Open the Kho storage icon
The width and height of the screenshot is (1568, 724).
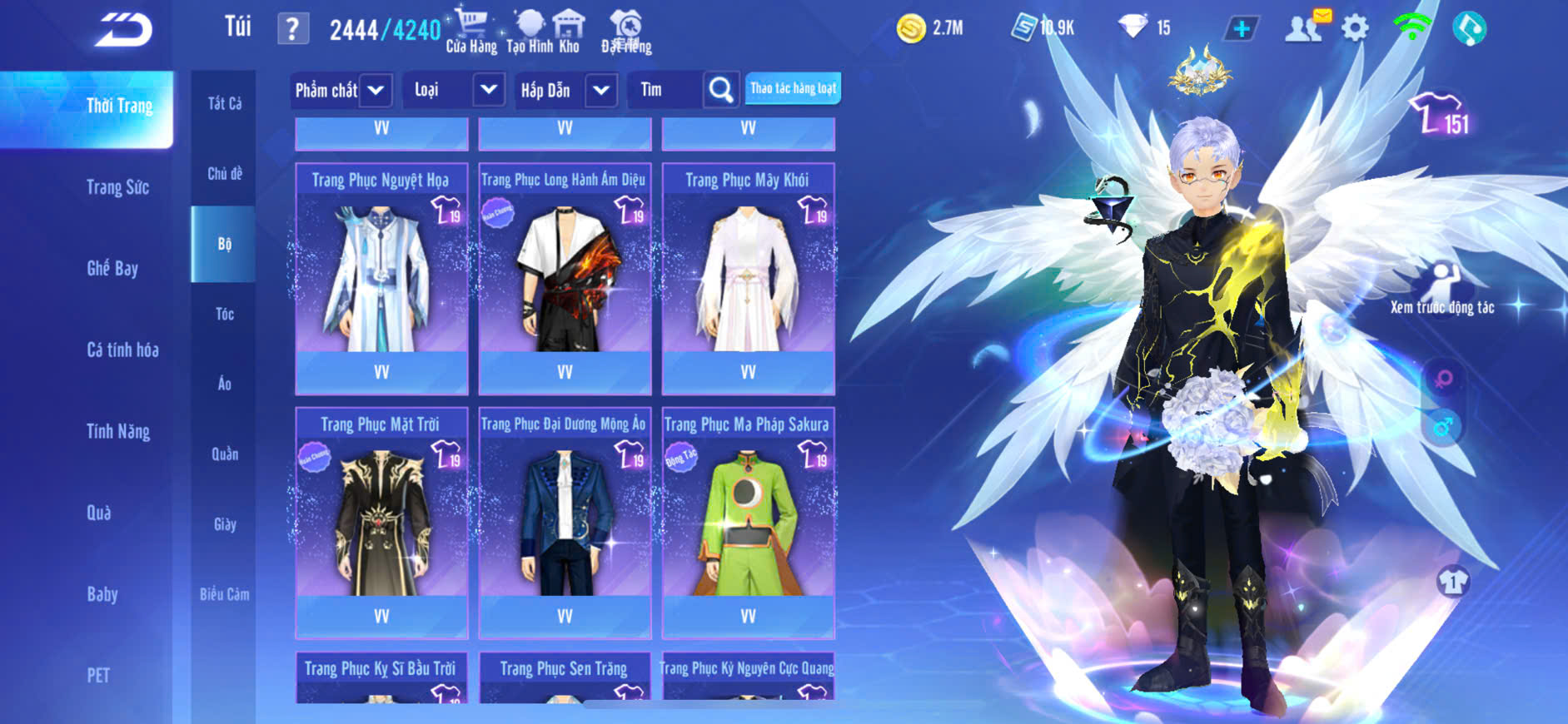(x=569, y=32)
